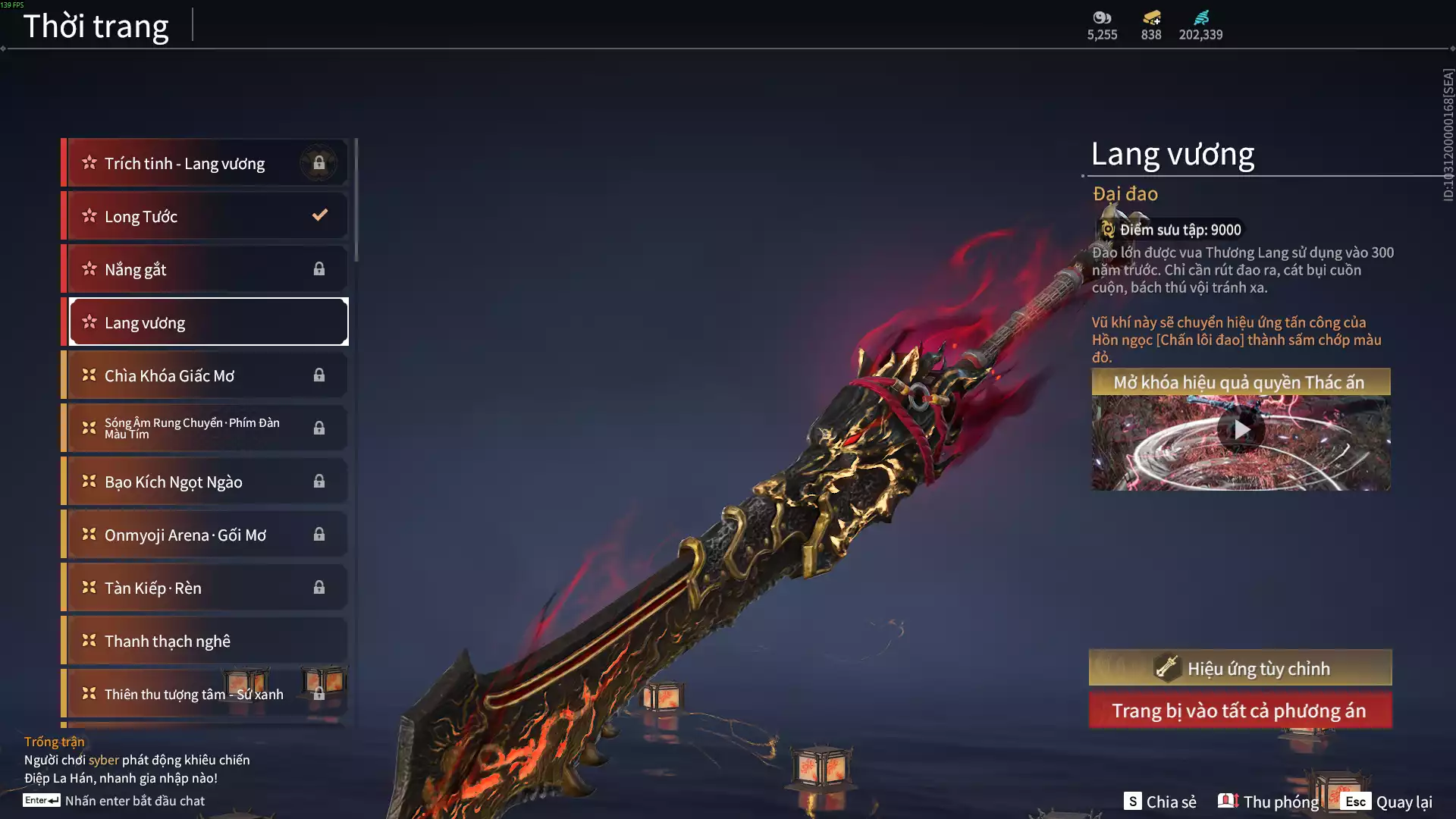Choose the Thanh thạch nghê skin
This screenshot has height=819, width=1456.
(205, 641)
